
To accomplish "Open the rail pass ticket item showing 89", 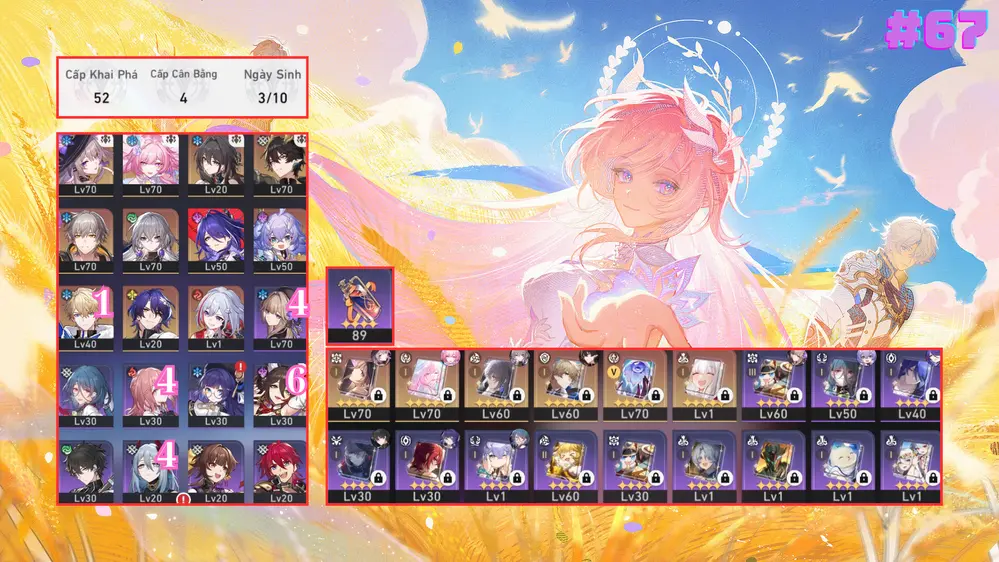I will [359, 305].
